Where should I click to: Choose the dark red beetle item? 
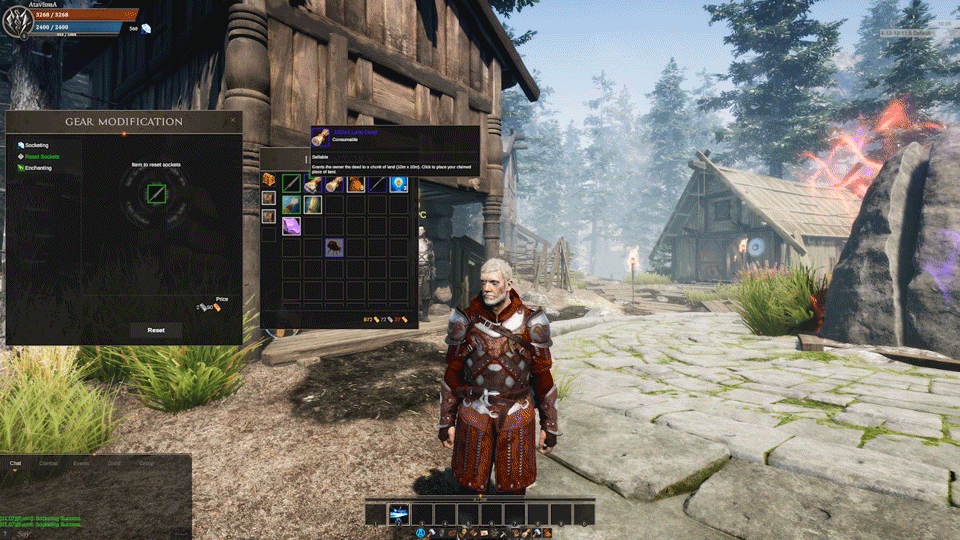pyautogui.click(x=334, y=247)
